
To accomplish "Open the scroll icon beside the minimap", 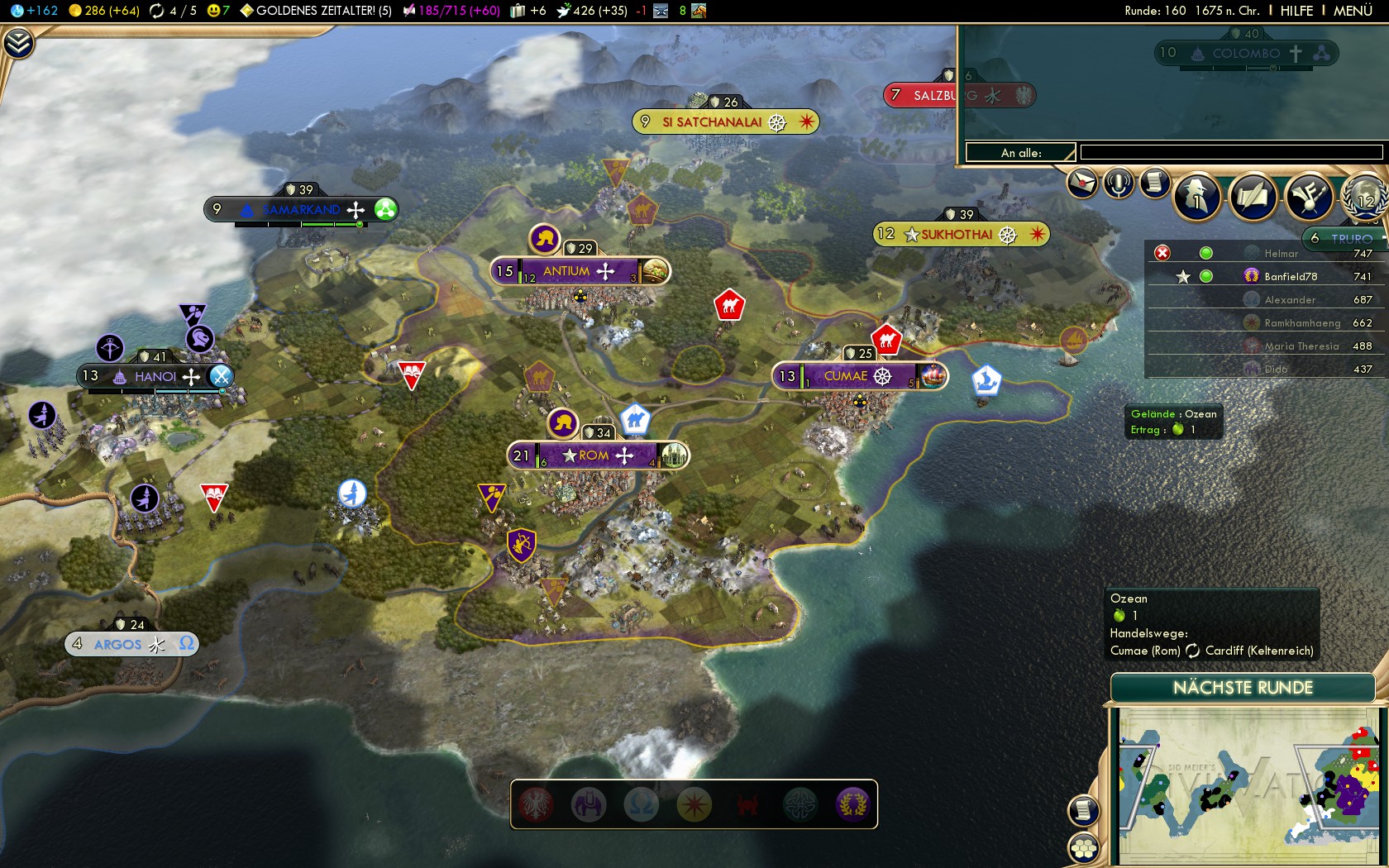I will point(1083,810).
